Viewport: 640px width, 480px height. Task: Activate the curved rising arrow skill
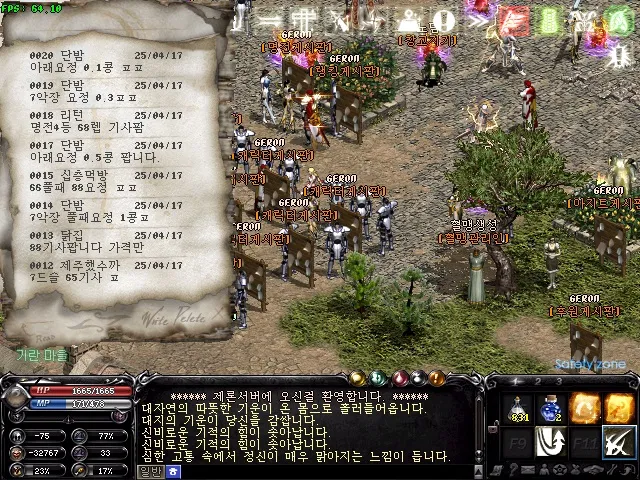(551, 440)
